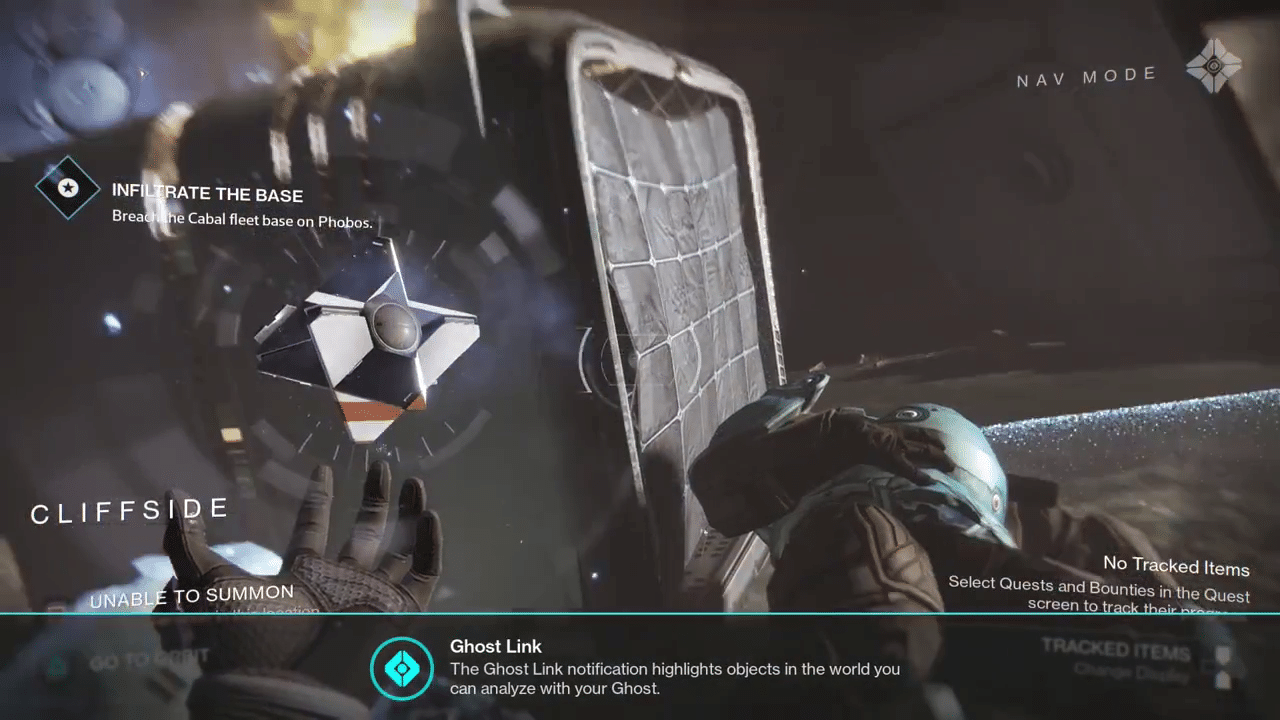Choose the Unable to Summon vehicle option
Screen dimensions: 1280x720
(x=192, y=597)
